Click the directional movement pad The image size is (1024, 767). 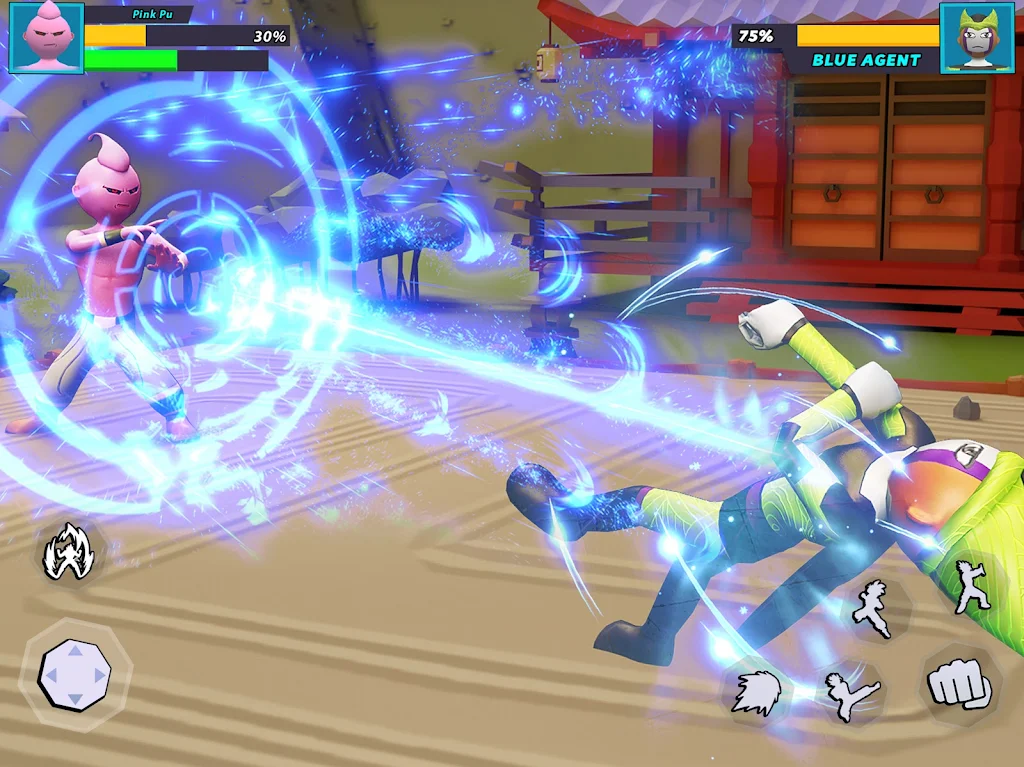click(x=75, y=675)
